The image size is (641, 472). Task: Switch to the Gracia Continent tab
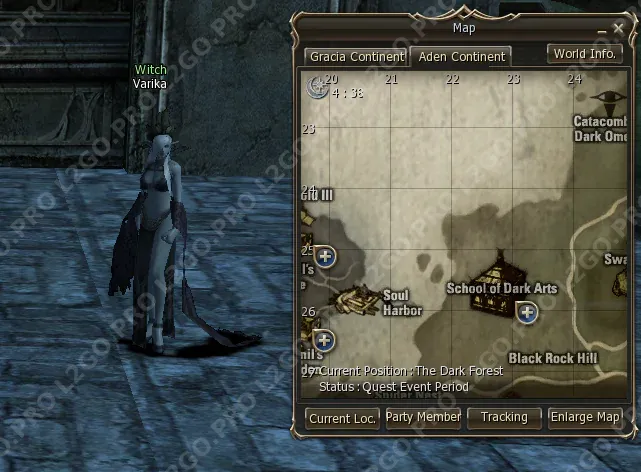[x=356, y=57]
